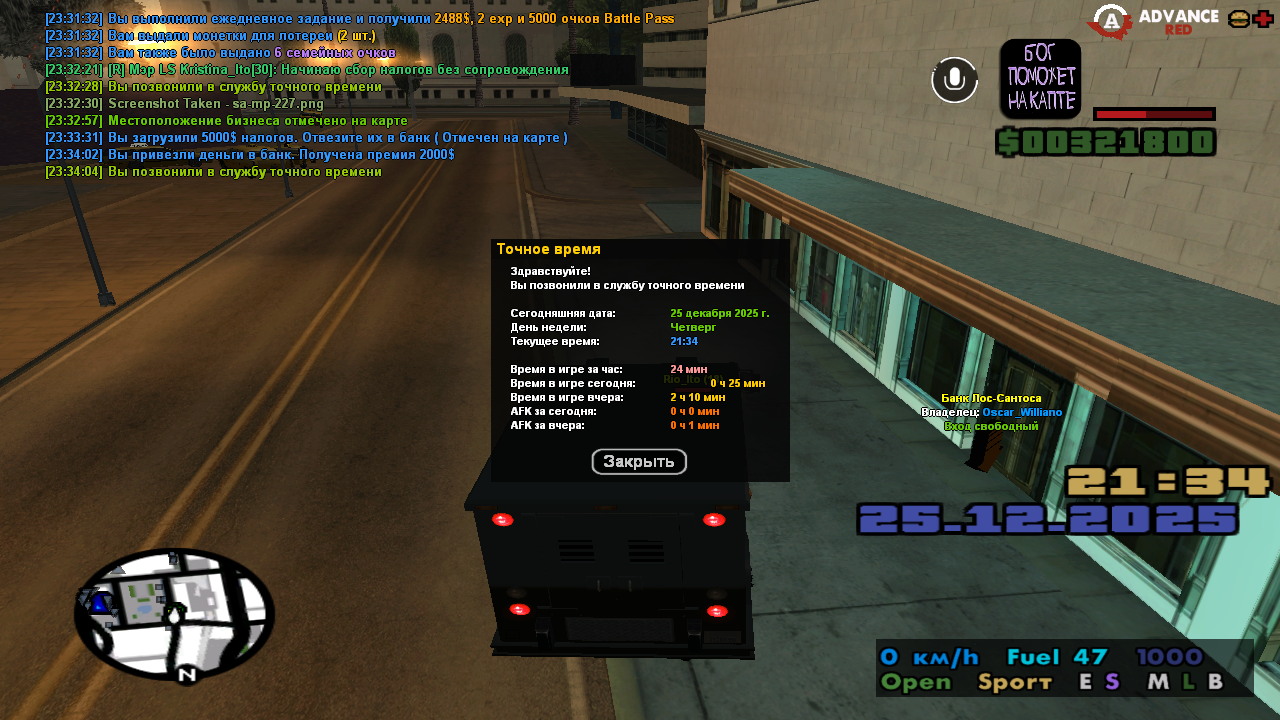1280x720 pixels.
Task: Click the circular radar minimap
Action: tap(174, 614)
